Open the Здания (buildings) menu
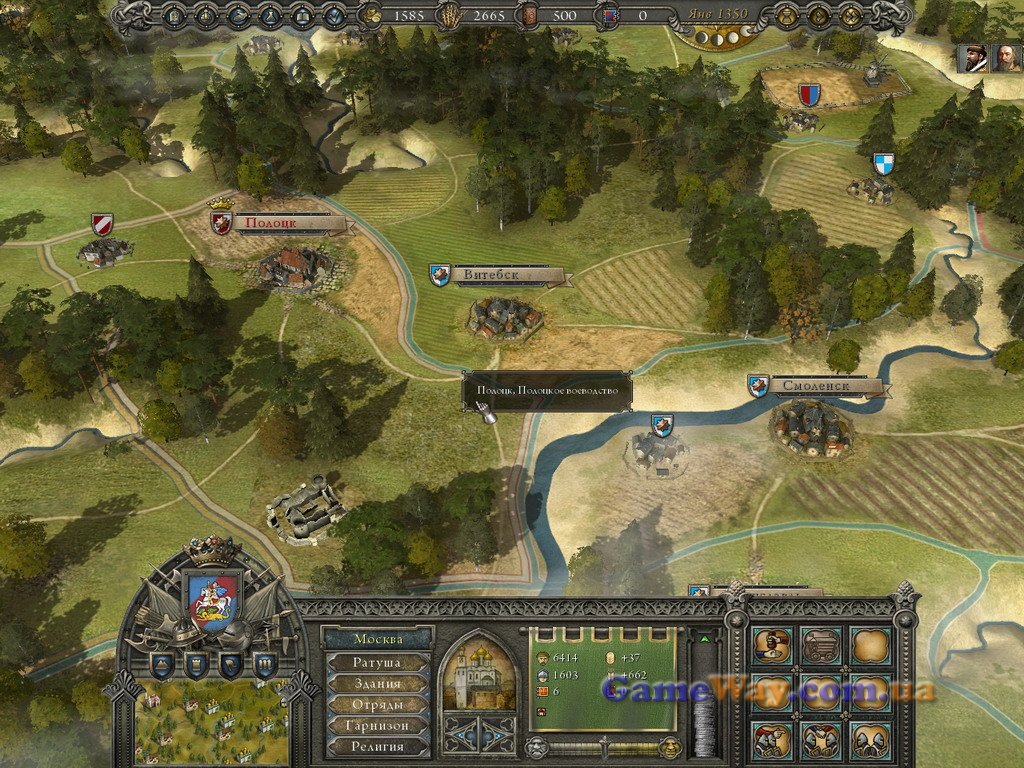Image resolution: width=1024 pixels, height=768 pixels. (x=377, y=683)
